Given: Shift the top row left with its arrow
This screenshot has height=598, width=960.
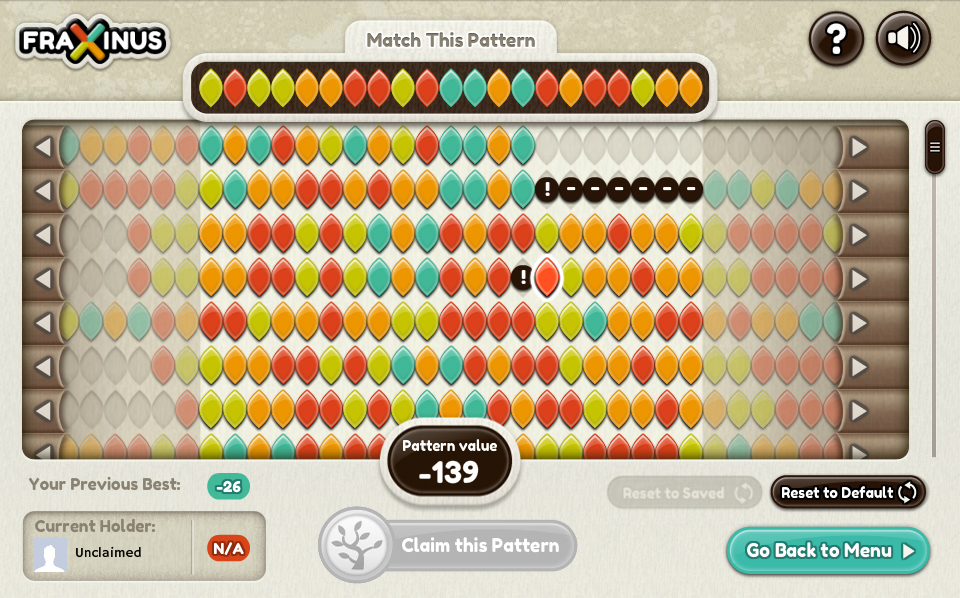Looking at the screenshot, I should 42,147.
